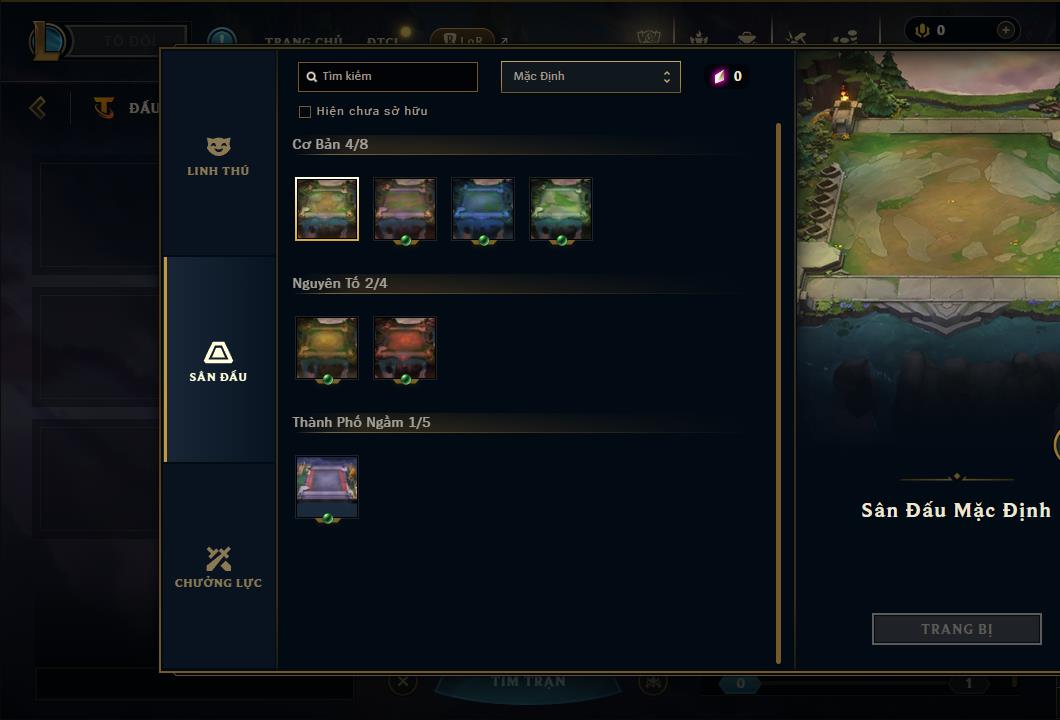Click the Tìm Trận button

tap(528, 682)
